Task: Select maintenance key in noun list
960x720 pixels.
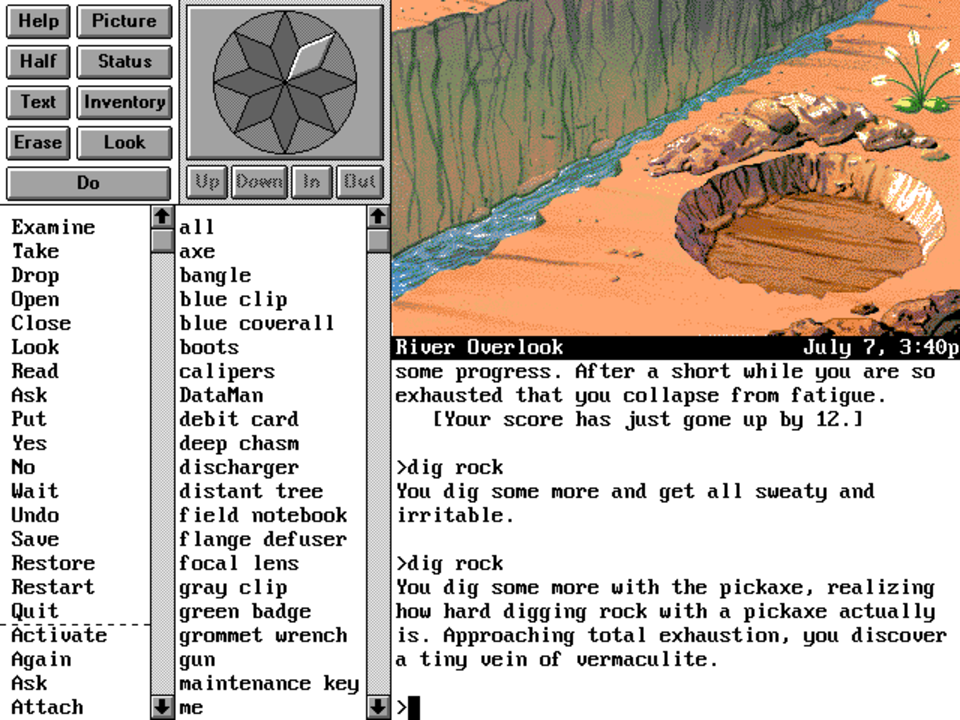Action: 269,683
